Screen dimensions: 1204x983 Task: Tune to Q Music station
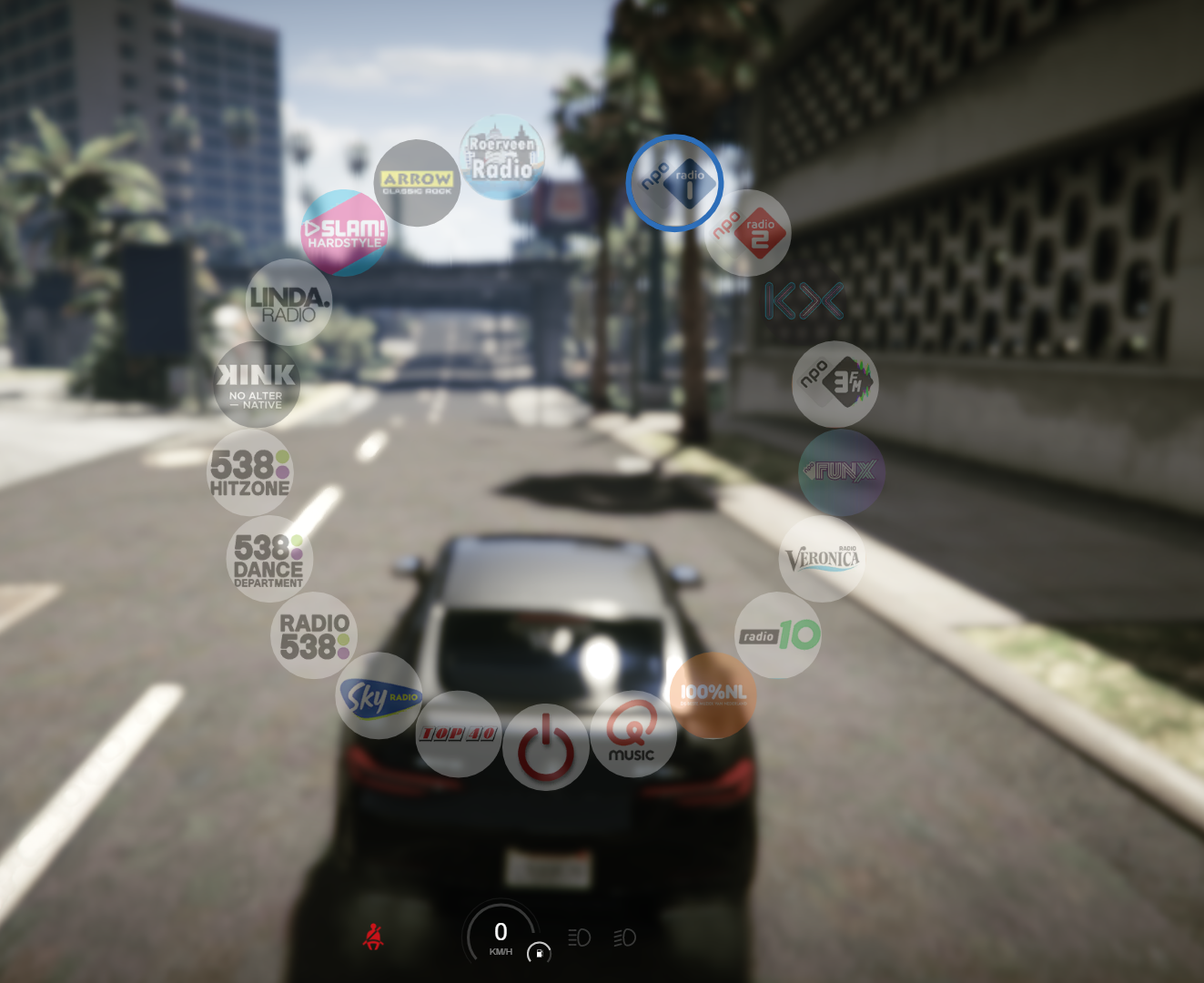pos(633,734)
